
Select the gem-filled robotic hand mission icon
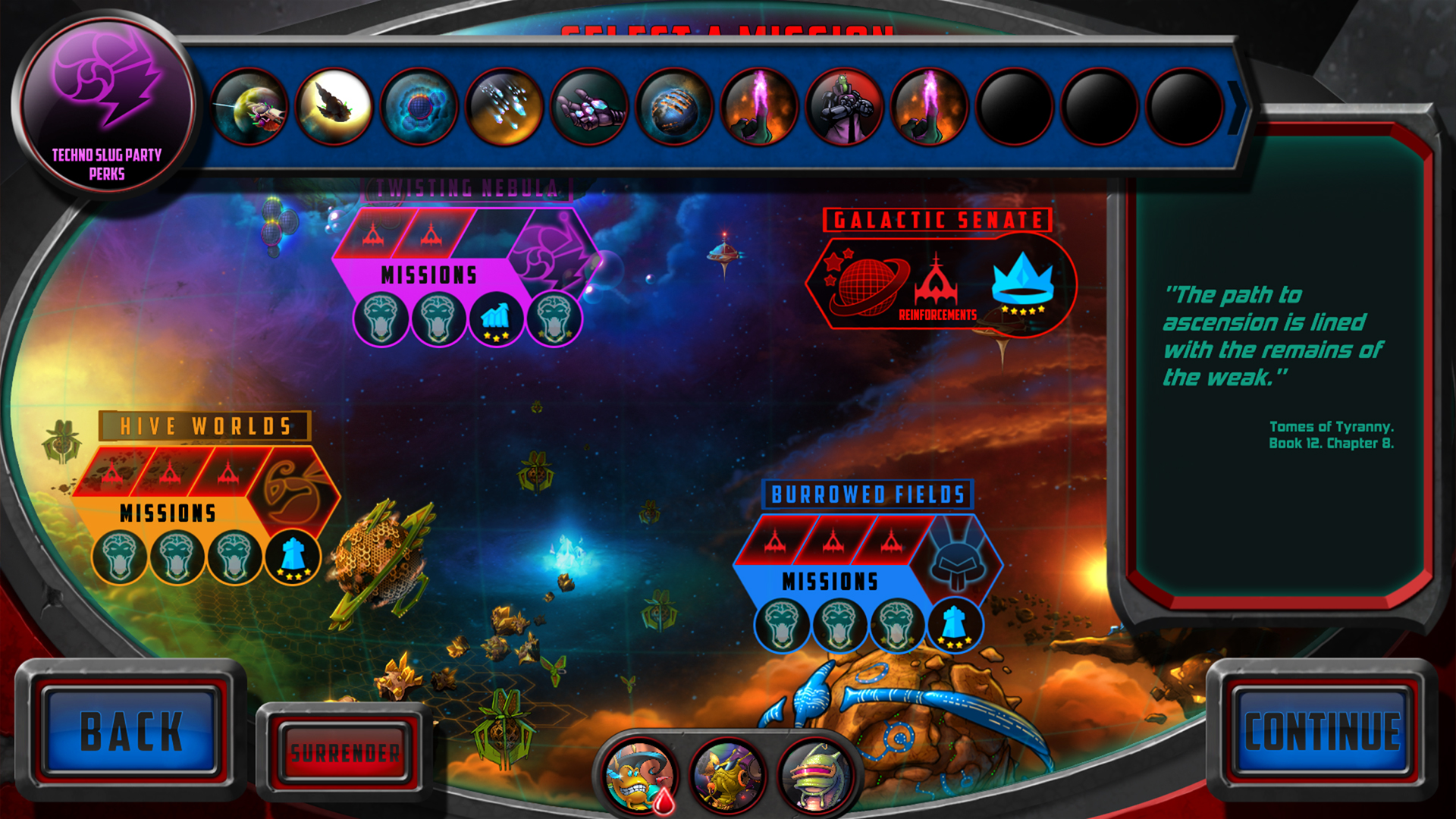tap(590, 106)
